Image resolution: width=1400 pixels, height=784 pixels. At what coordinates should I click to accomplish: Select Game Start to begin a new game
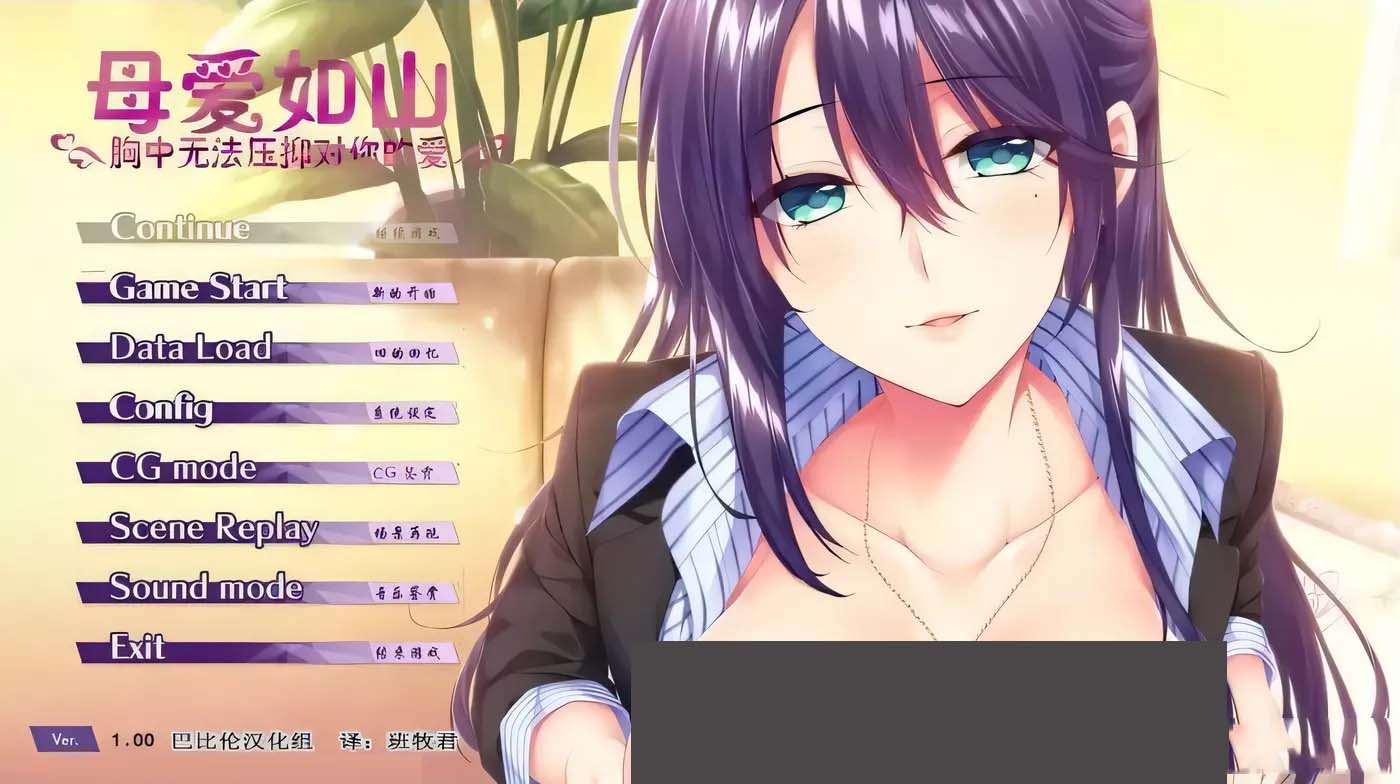[200, 289]
